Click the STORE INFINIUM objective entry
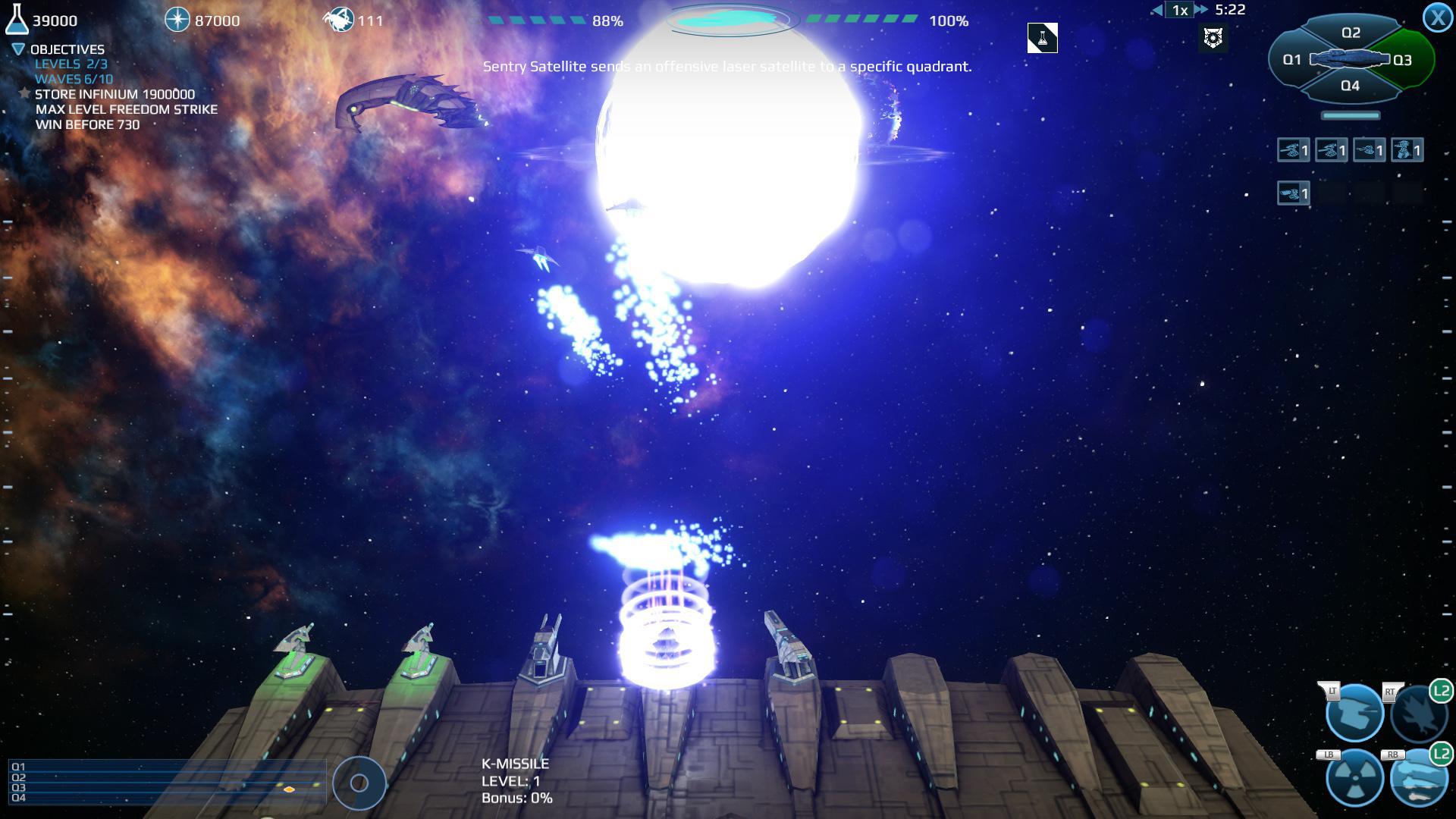This screenshot has height=819, width=1456. pos(114,94)
